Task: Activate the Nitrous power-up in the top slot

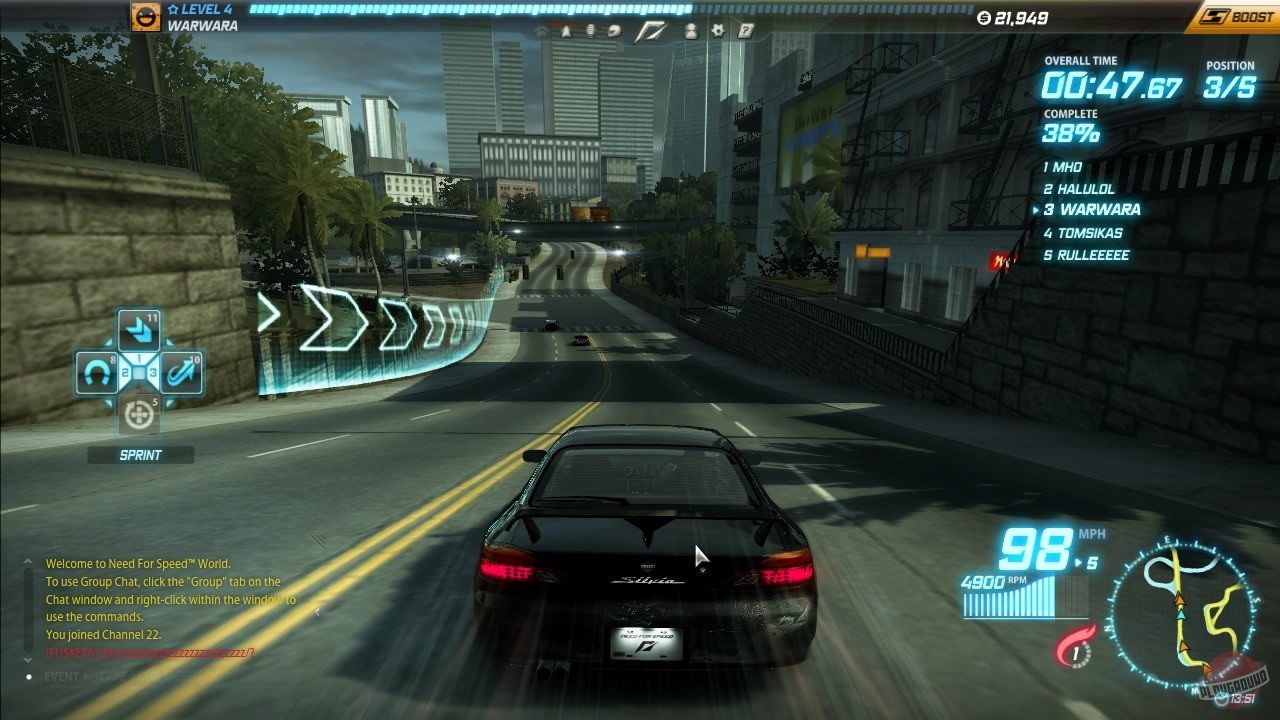Action: 140,329
